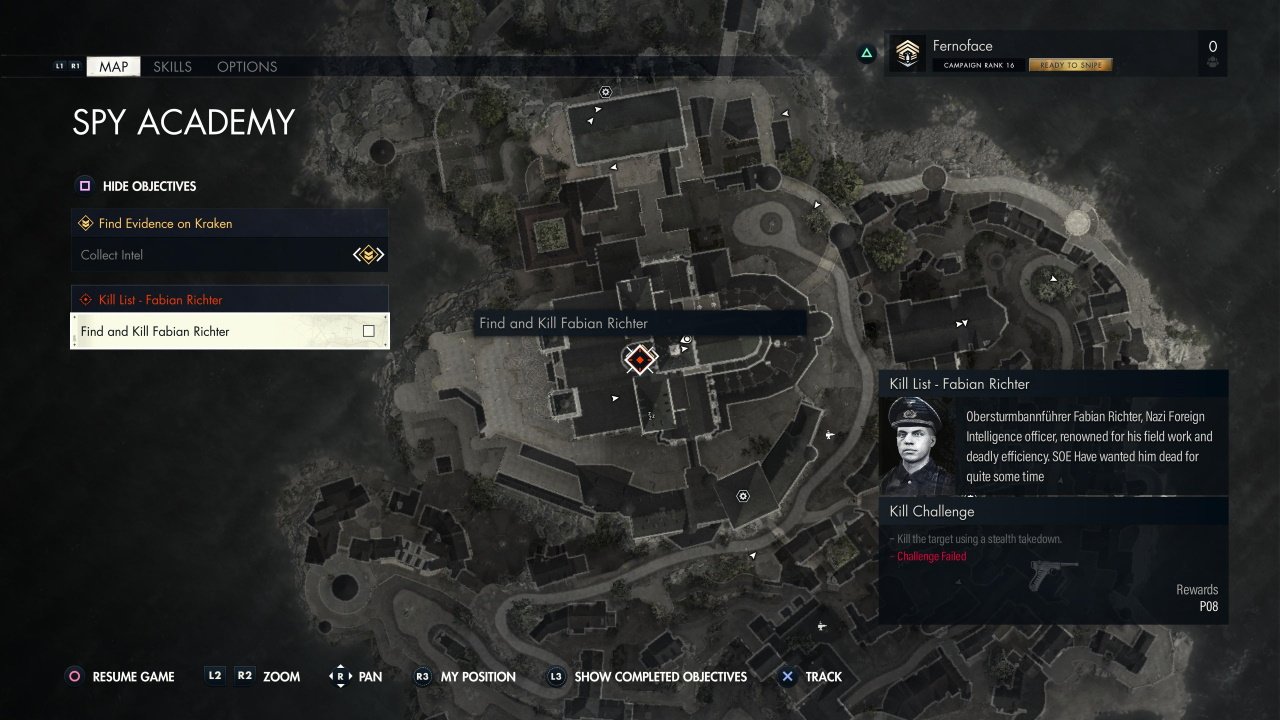Tick the Find and Kill Fabian Richter checkbox

pos(369,331)
